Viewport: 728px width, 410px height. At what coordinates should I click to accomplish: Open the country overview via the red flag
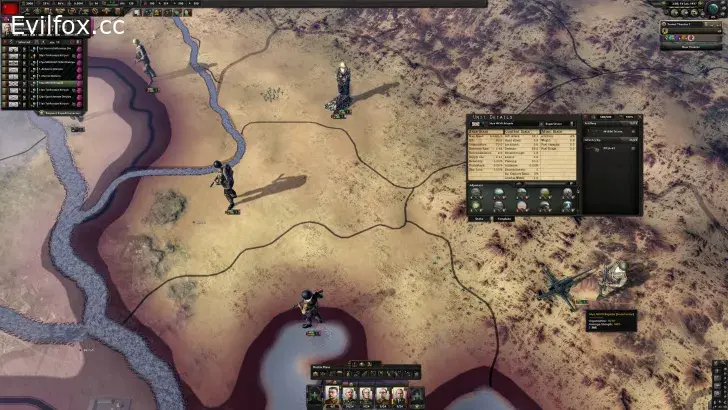12,7
